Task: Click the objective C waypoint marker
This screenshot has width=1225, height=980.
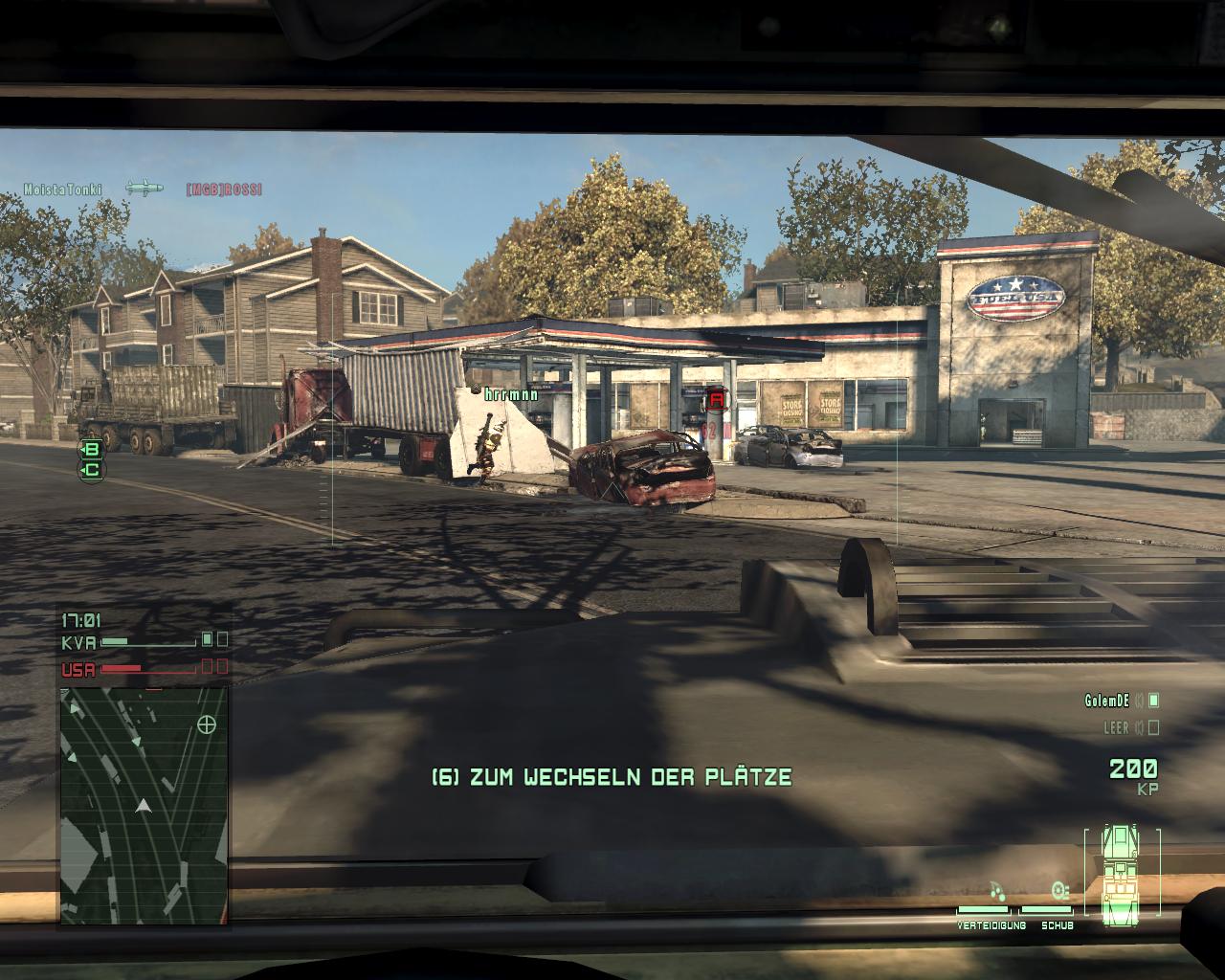Action: click(93, 469)
